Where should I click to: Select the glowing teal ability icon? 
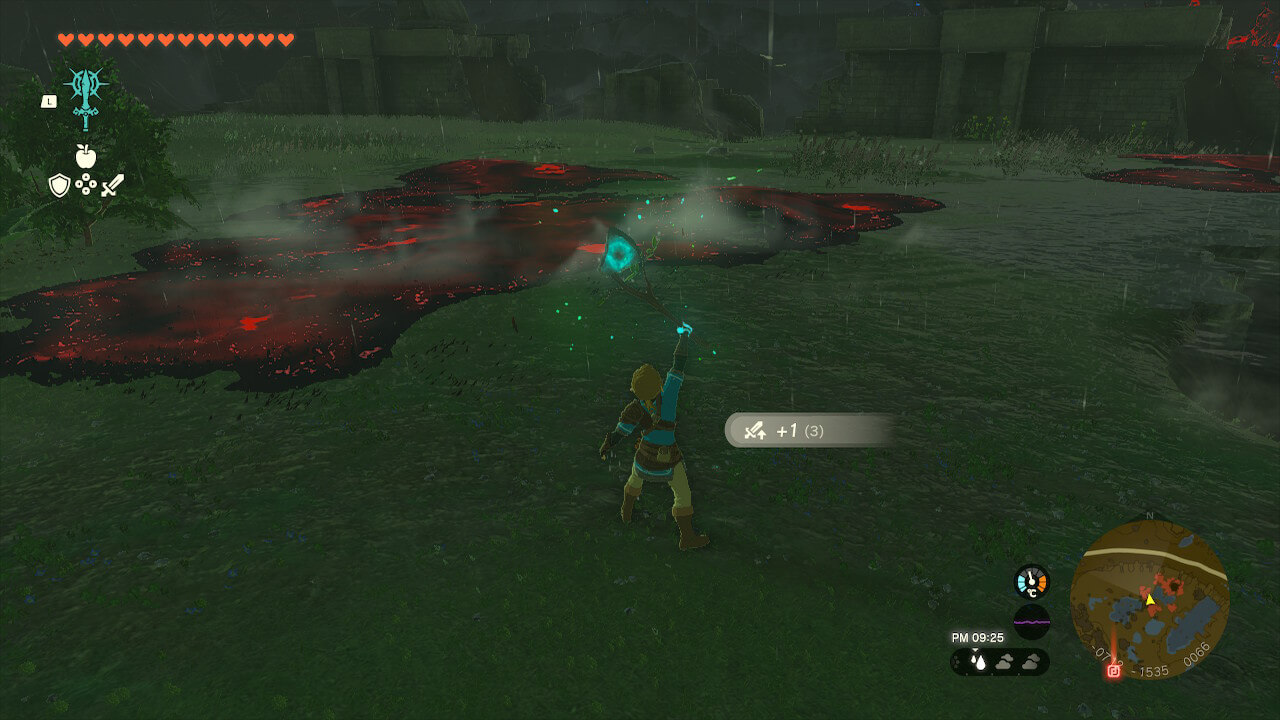[86, 93]
